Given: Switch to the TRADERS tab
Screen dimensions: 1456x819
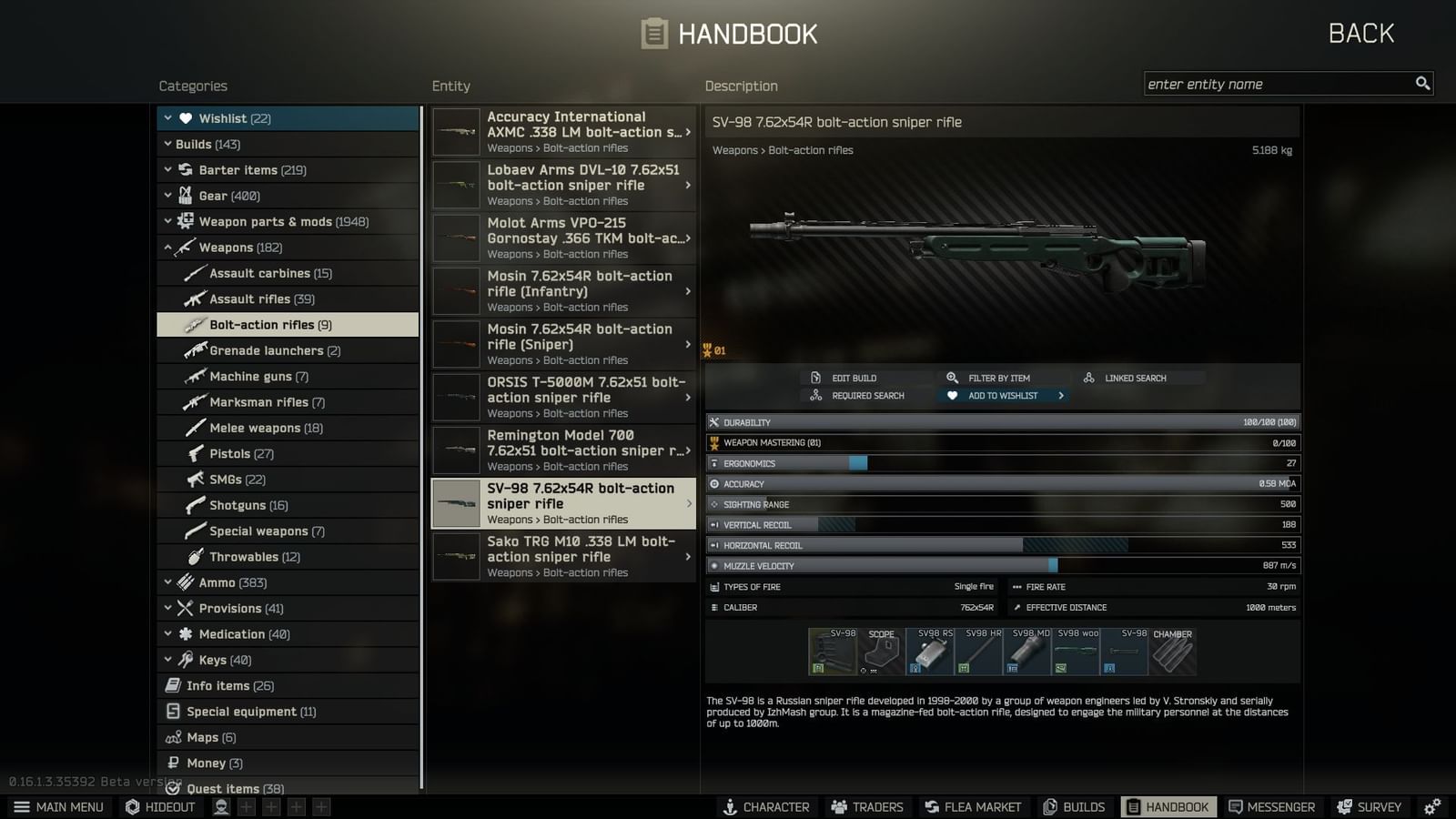Looking at the screenshot, I should tap(866, 806).
